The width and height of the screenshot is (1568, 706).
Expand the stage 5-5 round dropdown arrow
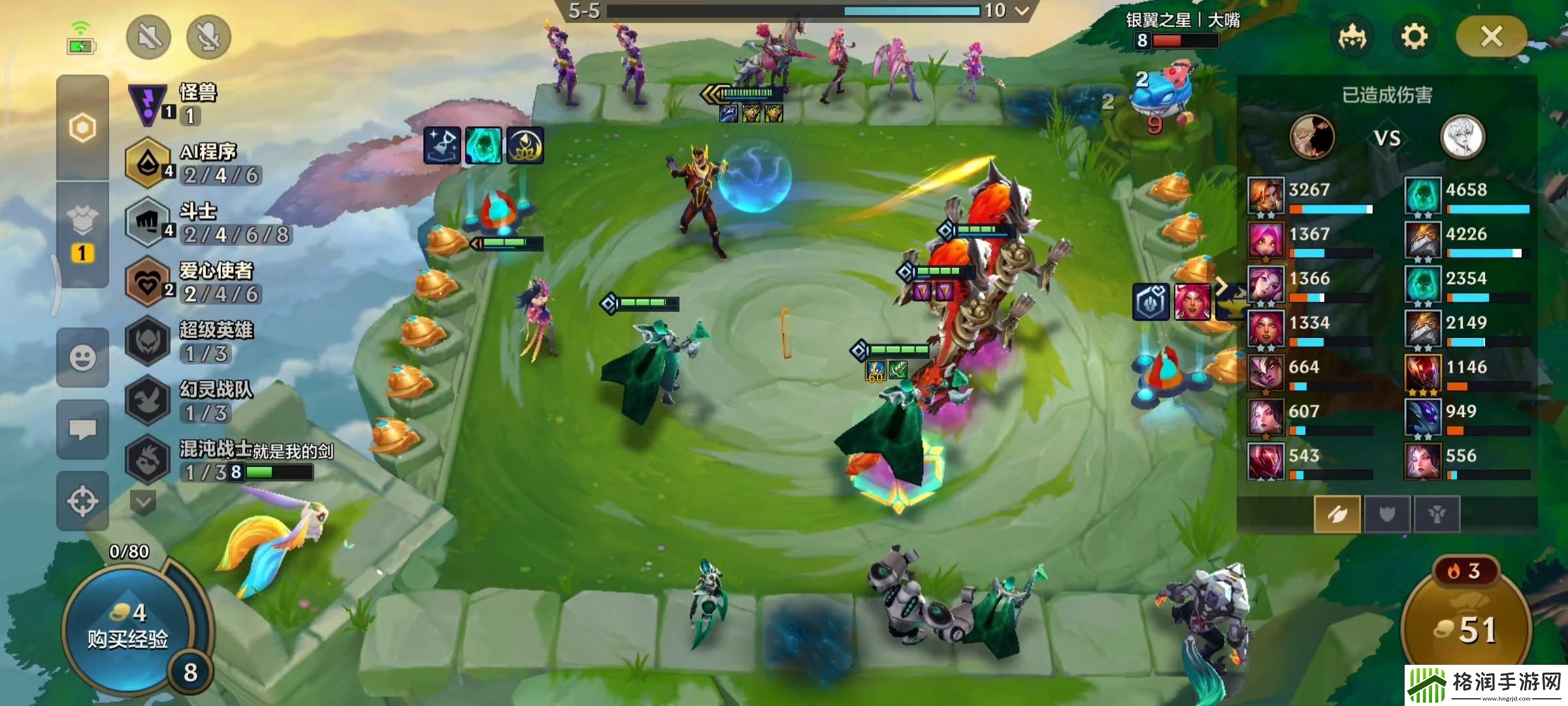1022,10
